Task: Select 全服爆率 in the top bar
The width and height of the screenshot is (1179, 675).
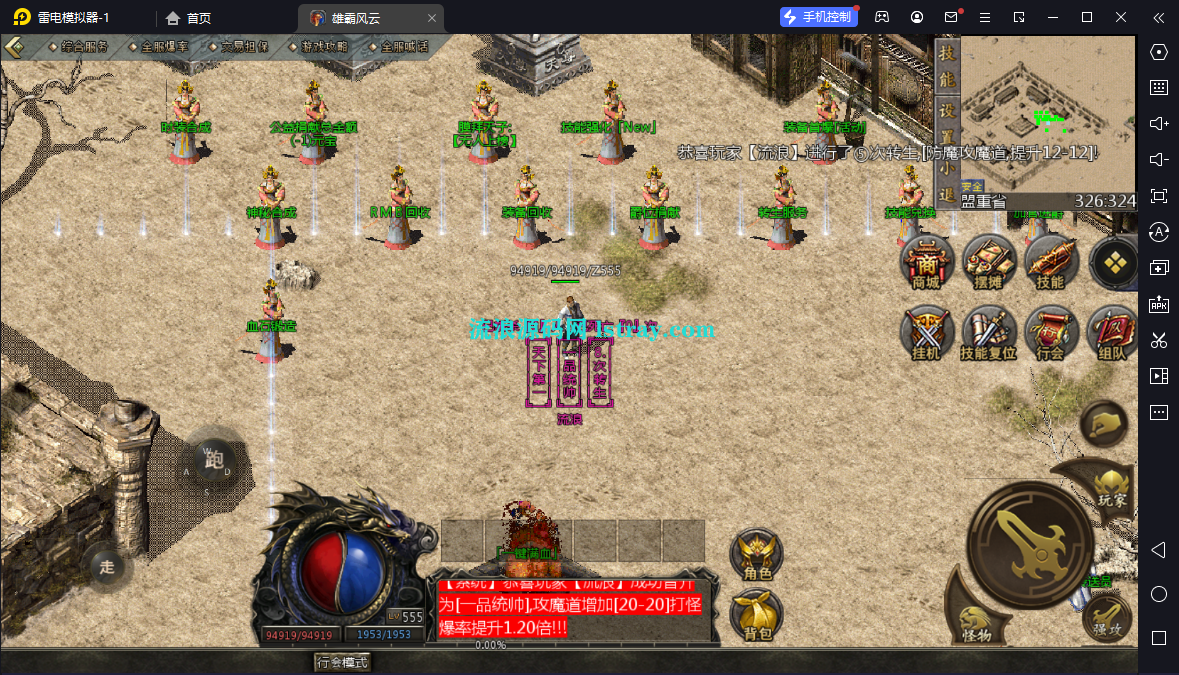Action: (x=164, y=47)
